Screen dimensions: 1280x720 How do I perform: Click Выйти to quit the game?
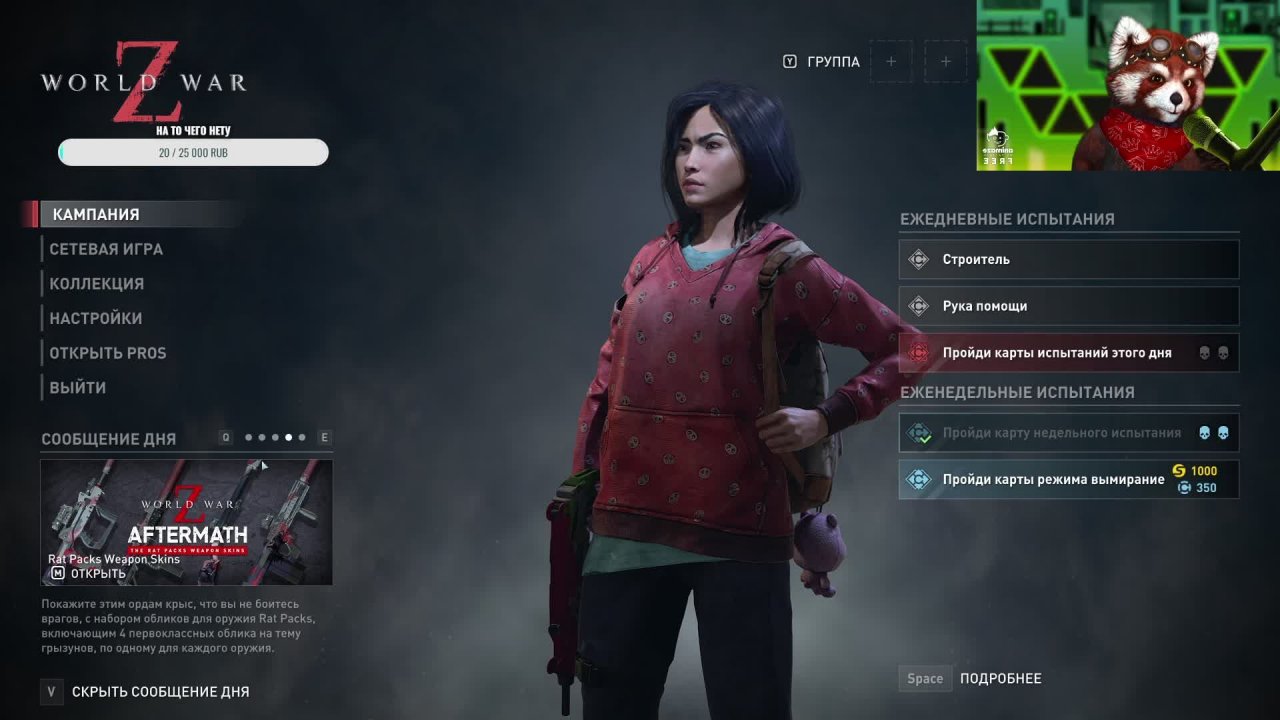(78, 387)
